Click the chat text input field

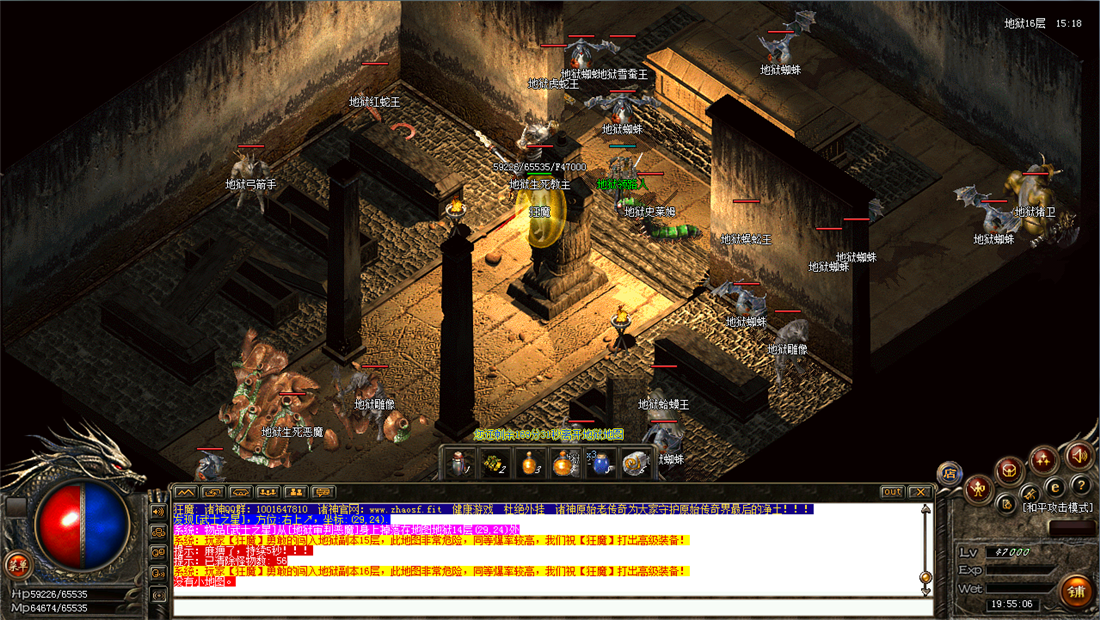coord(552,606)
